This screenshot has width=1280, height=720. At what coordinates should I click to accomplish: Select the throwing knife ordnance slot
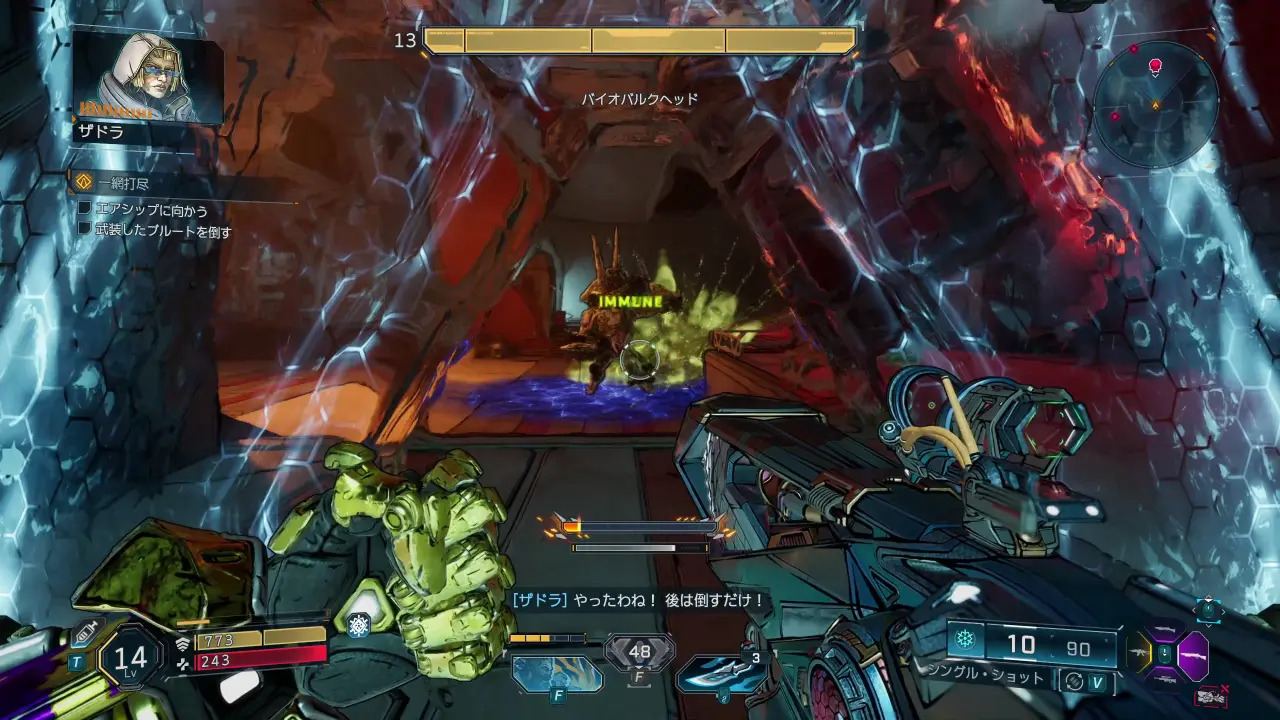pos(721,674)
